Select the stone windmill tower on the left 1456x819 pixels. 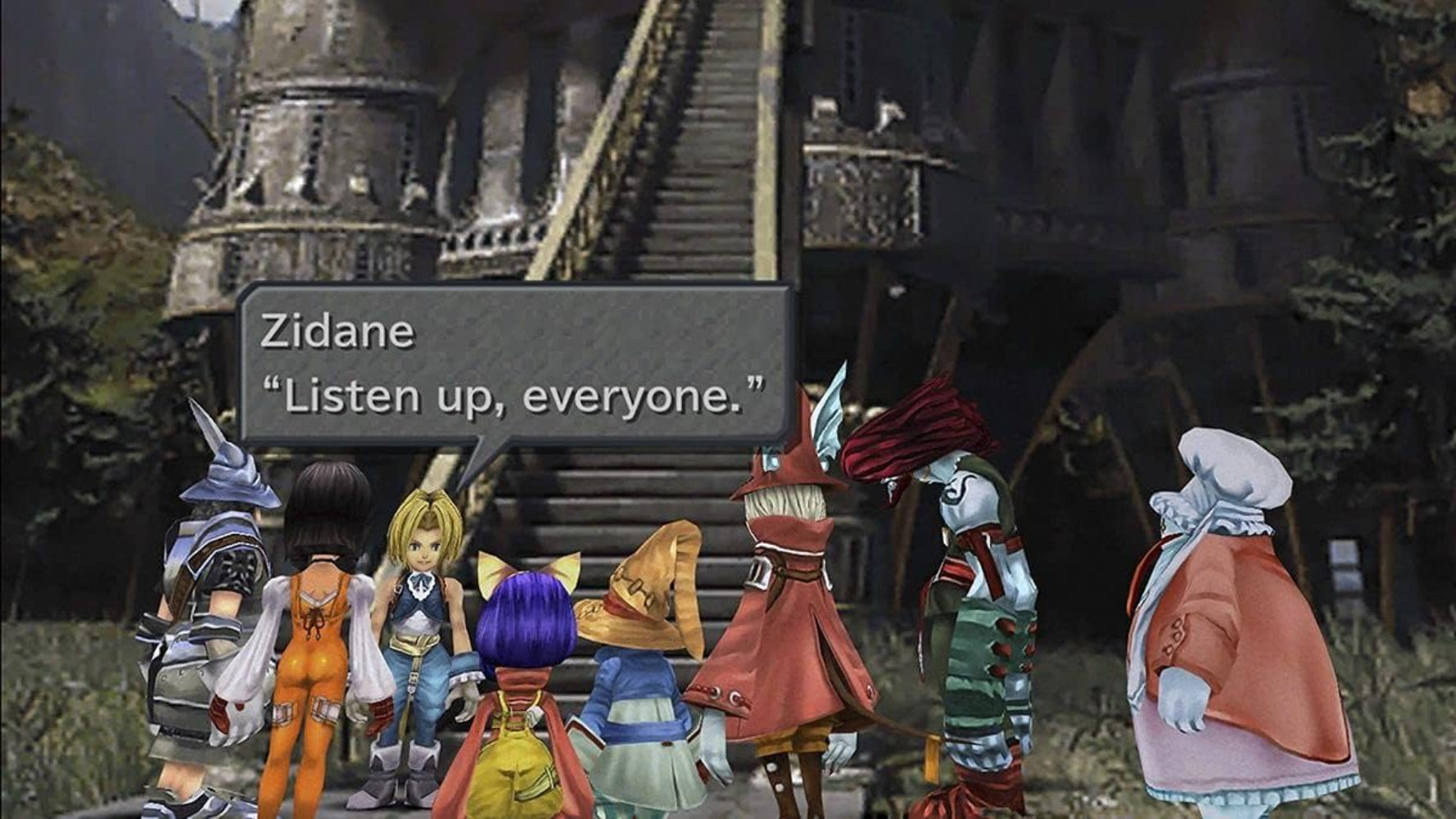[x=328, y=147]
